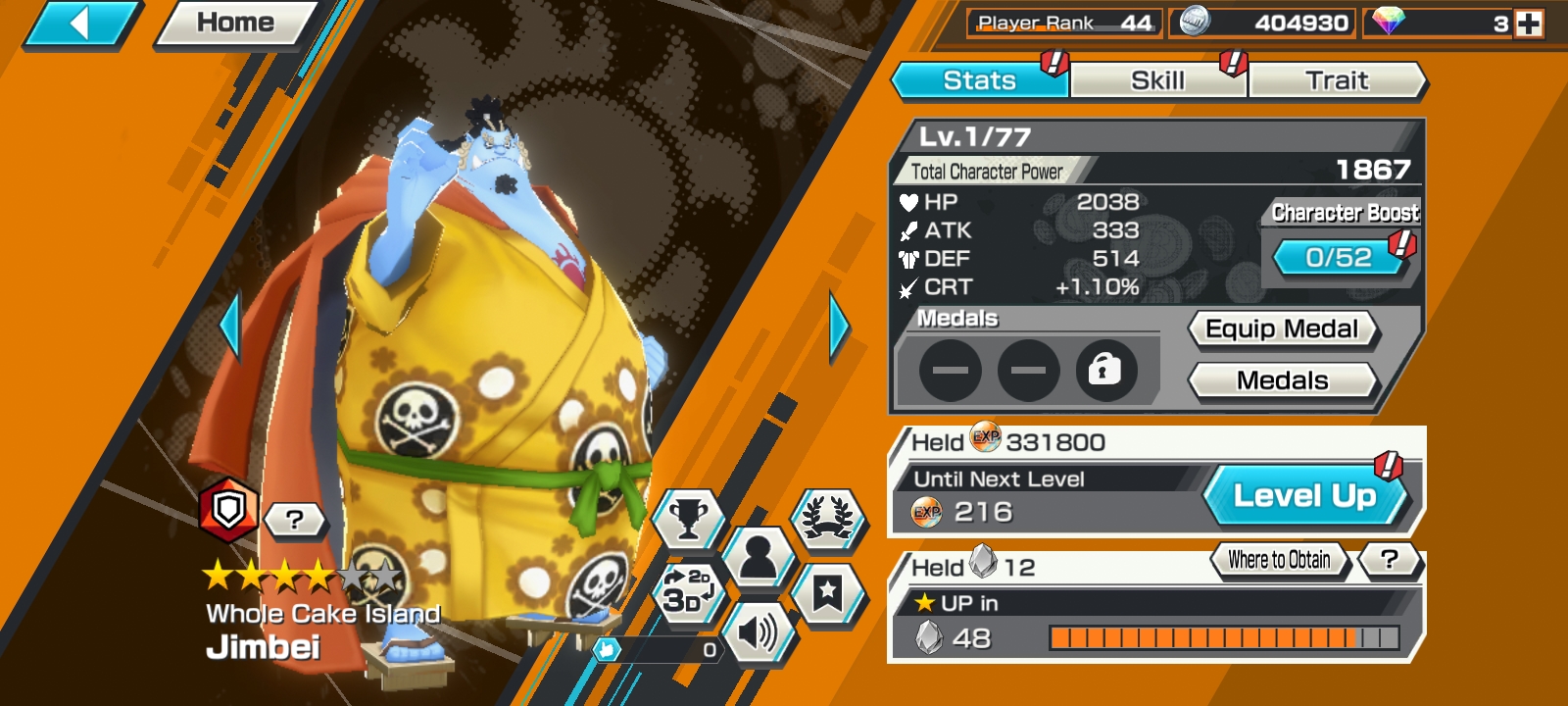View the previous character with the left arrow

coord(230,327)
